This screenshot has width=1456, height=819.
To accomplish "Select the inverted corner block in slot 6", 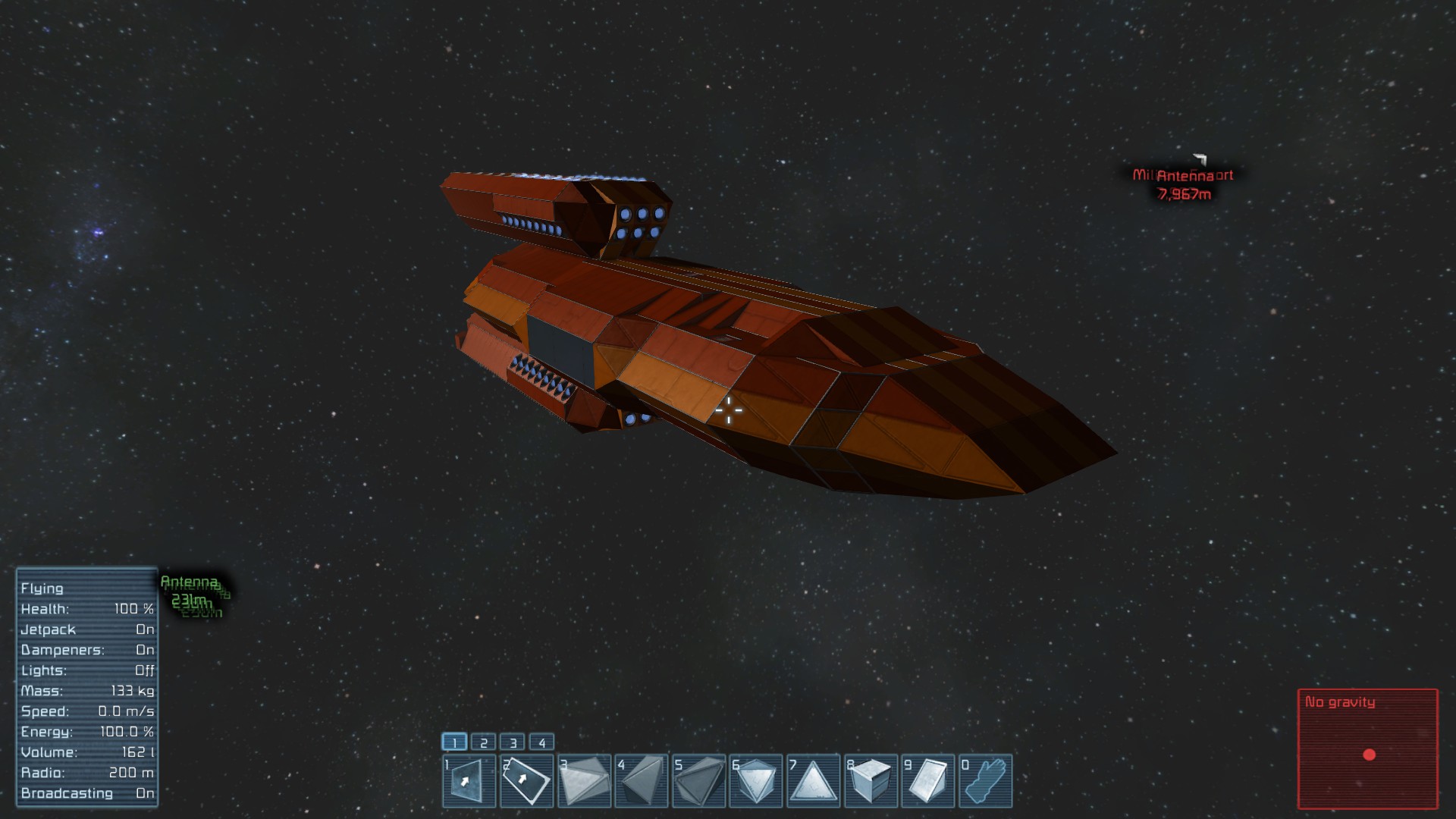I will click(x=756, y=780).
